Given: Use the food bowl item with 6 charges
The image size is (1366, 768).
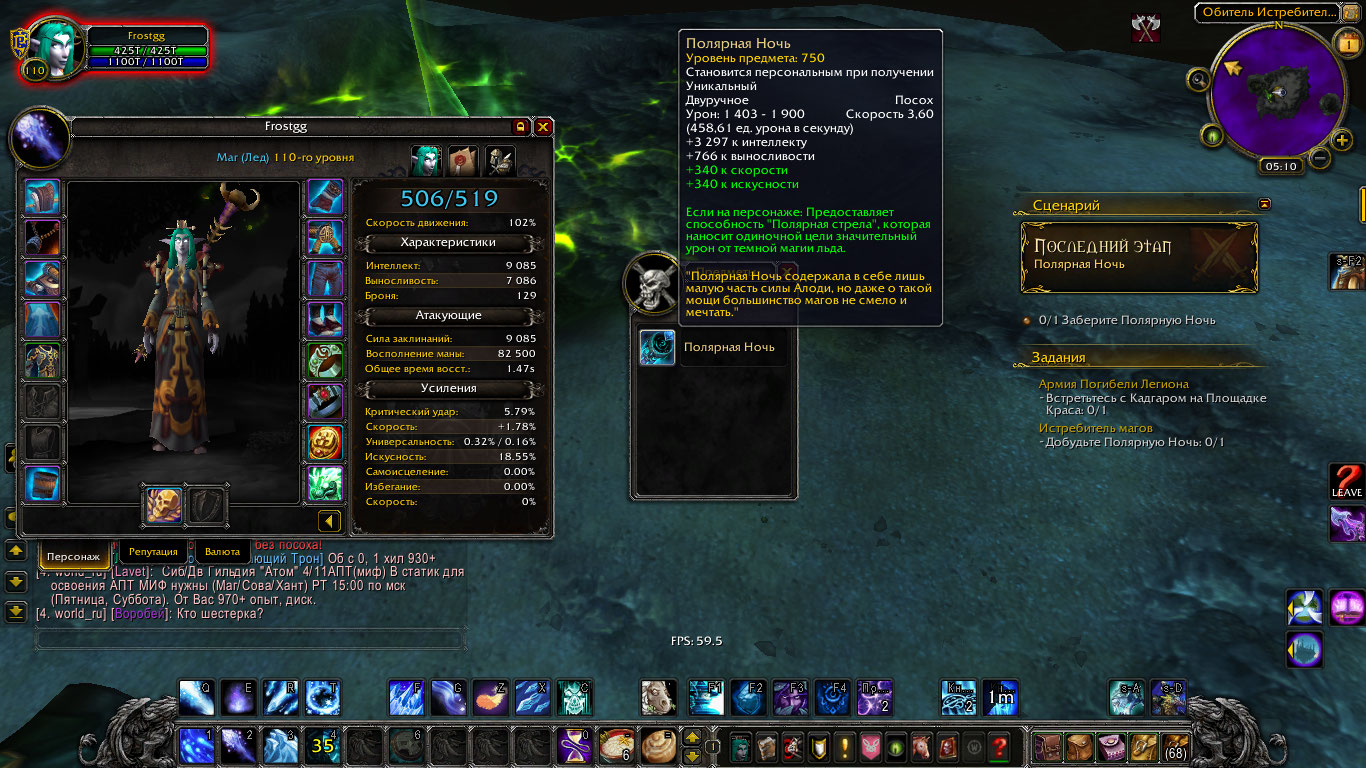Looking at the screenshot, I should coord(617,746).
